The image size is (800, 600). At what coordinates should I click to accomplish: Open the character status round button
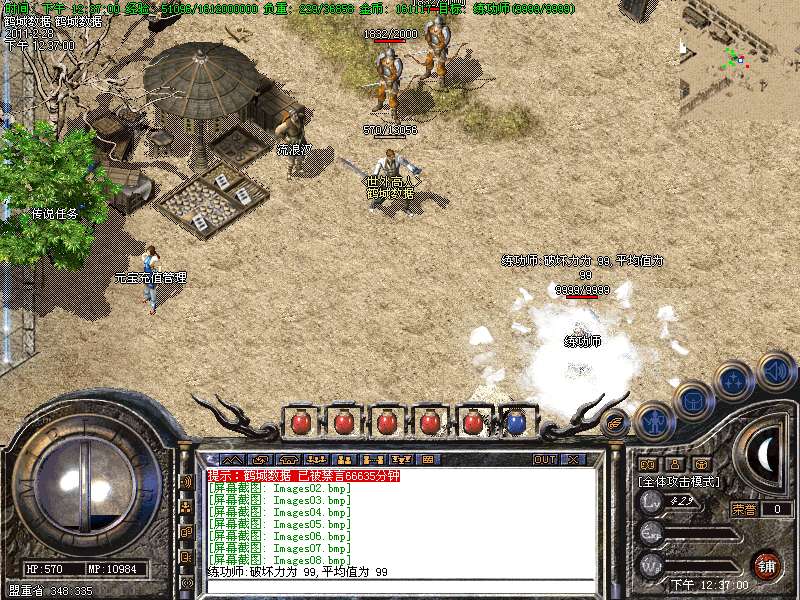pyautogui.click(x=655, y=421)
